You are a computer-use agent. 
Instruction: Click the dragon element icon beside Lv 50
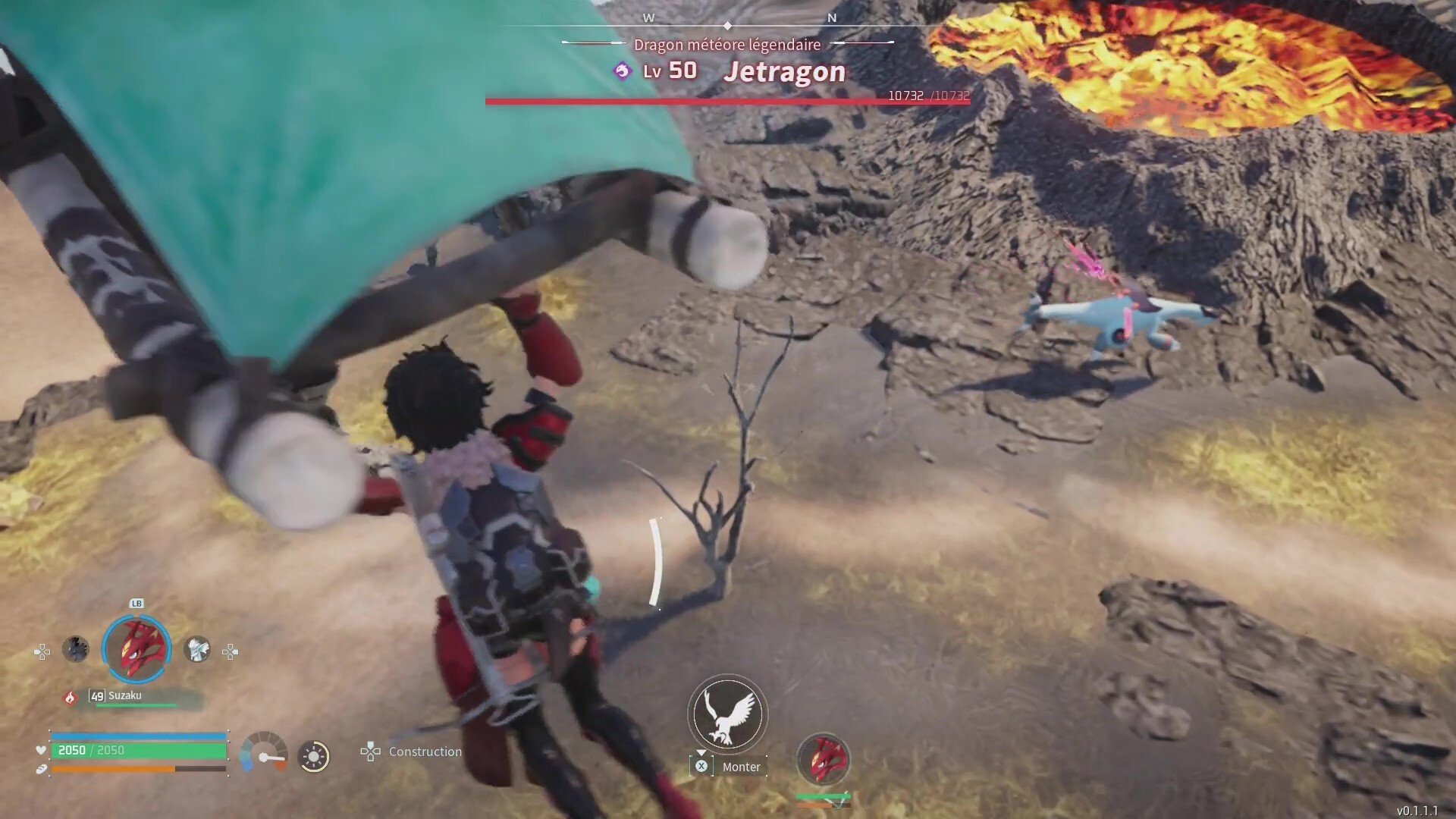click(623, 71)
